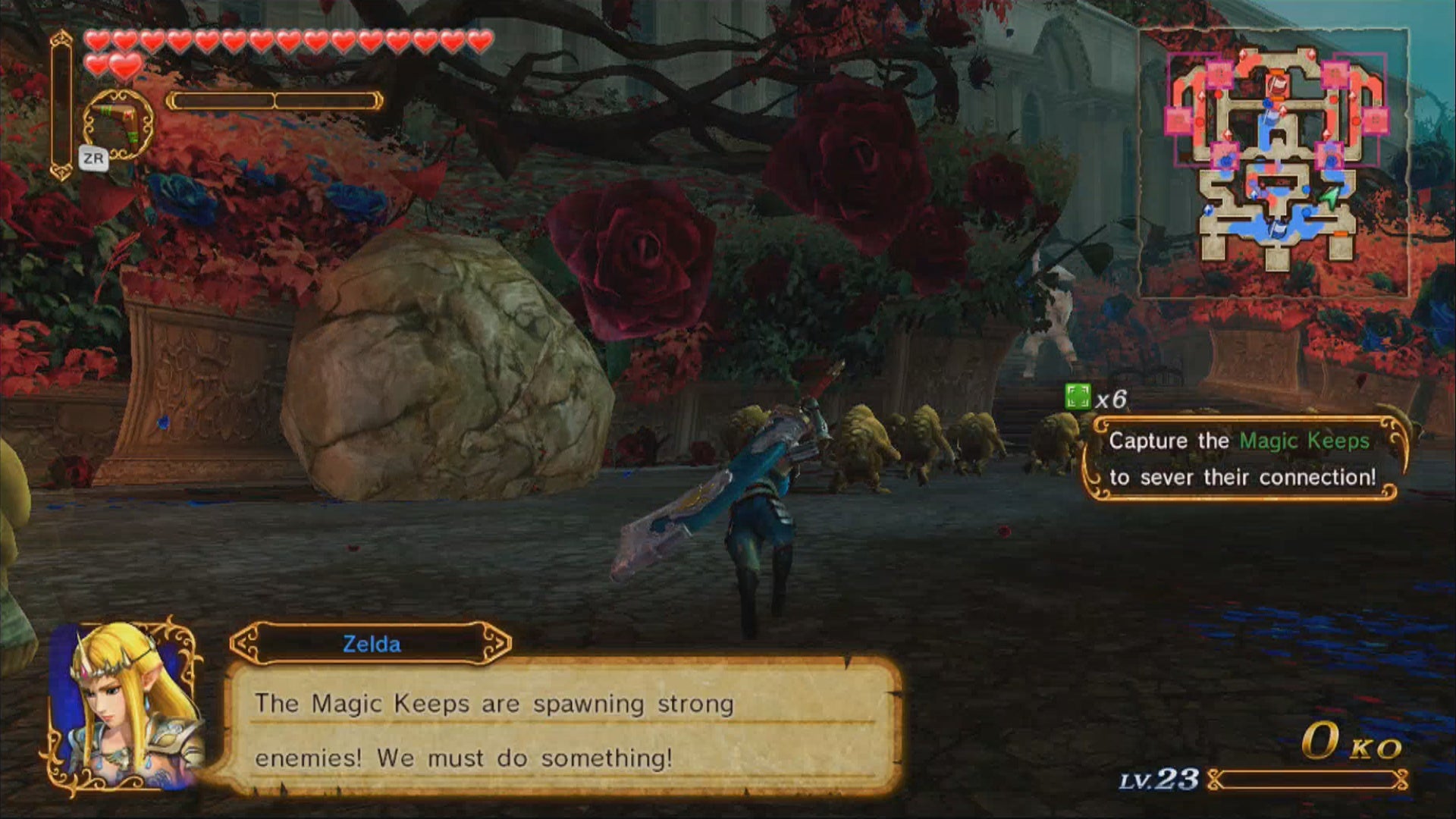
Task: Click a pink Magic Keep square on the minimap
Action: 1220,74
